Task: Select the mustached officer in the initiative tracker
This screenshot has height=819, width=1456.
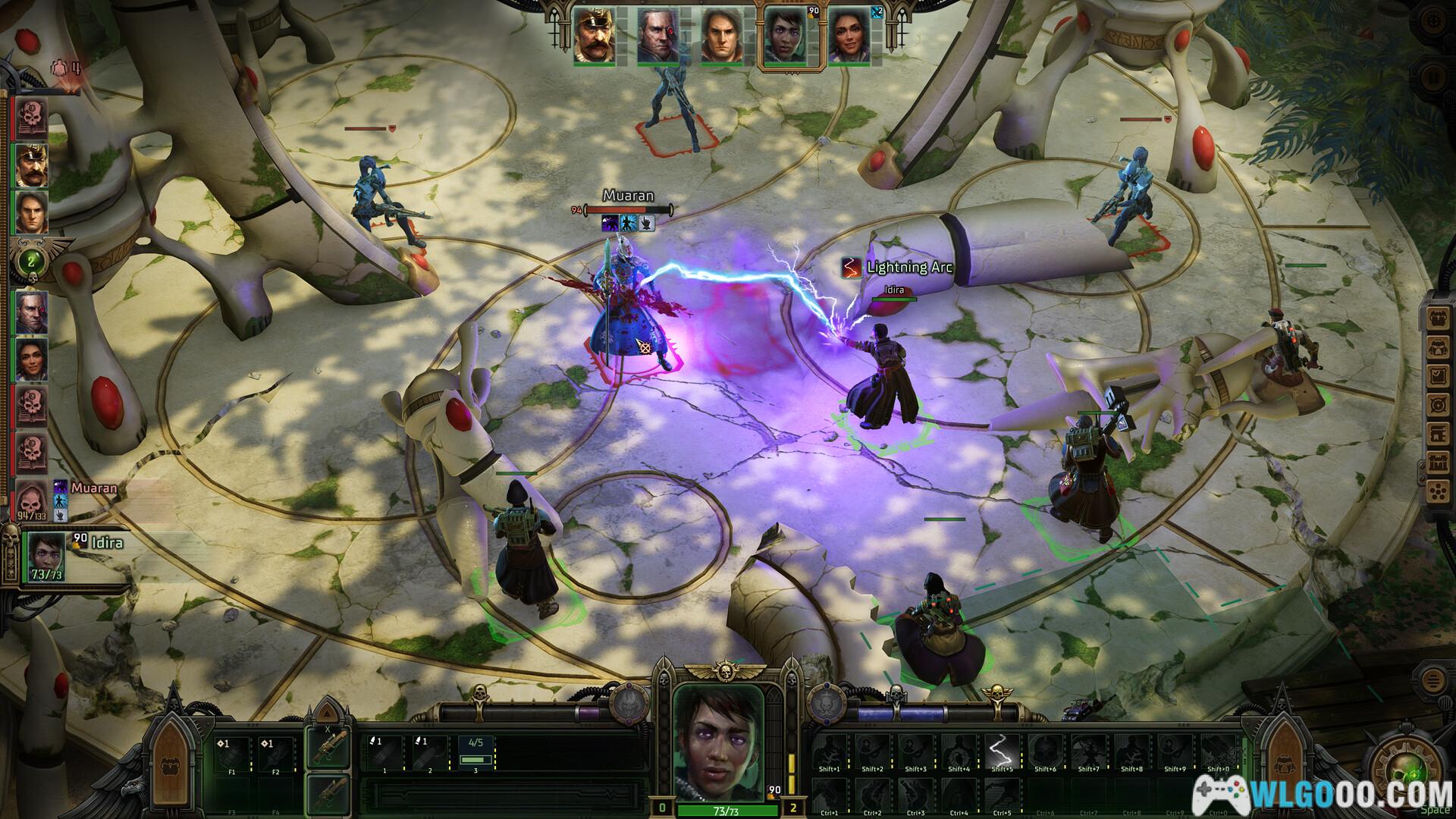Action: tap(32, 165)
